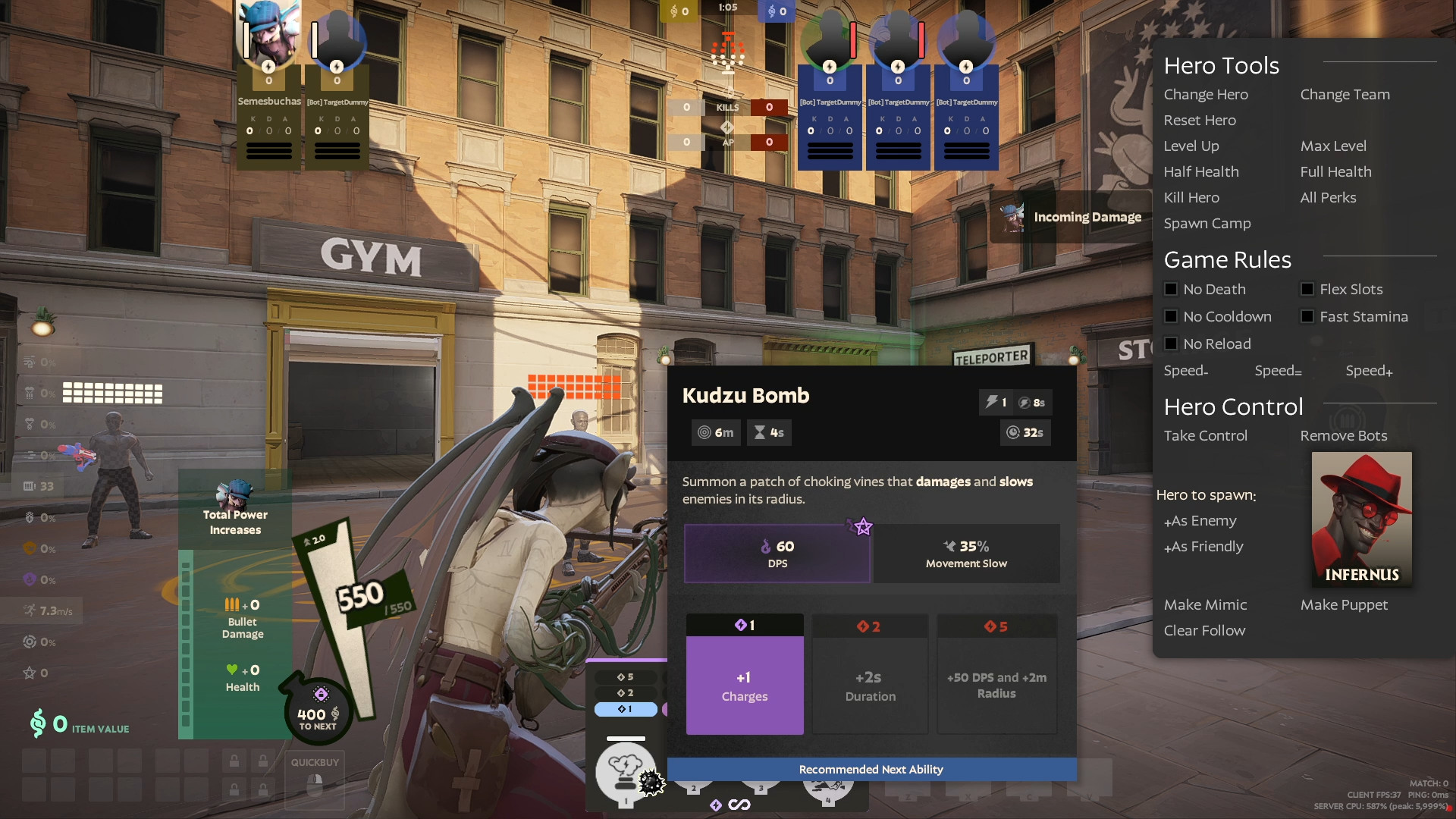Open the Quickbuy slot

(x=315, y=780)
